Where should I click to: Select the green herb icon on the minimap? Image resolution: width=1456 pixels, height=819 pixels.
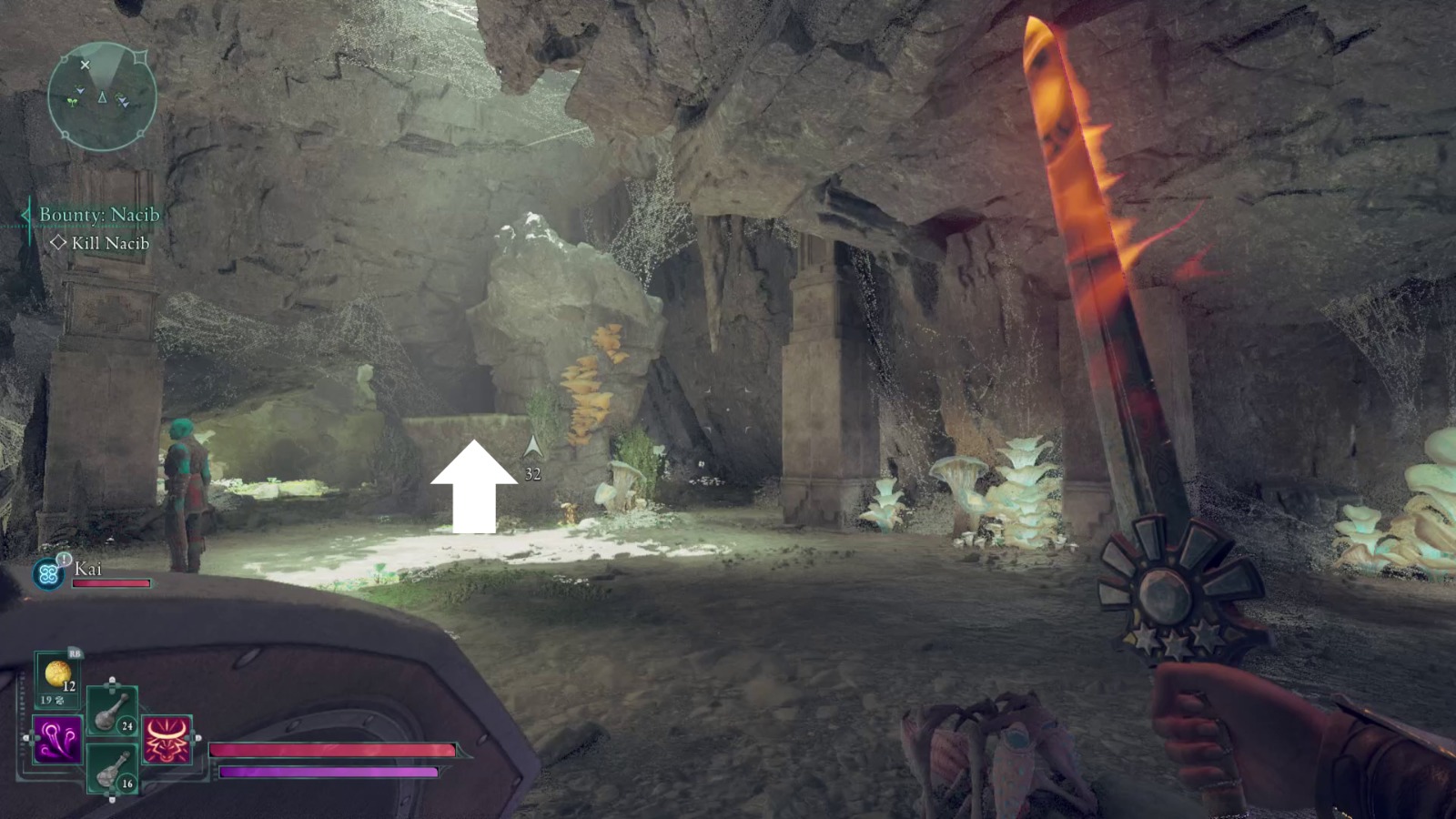[x=72, y=102]
